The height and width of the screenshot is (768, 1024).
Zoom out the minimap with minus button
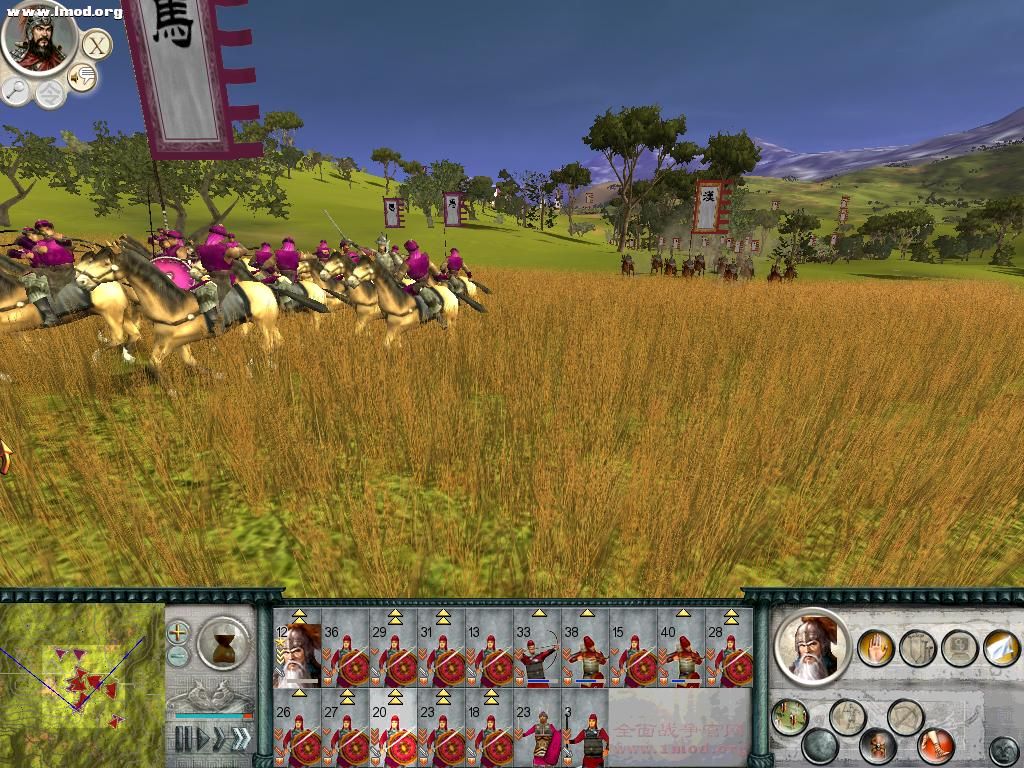[178, 656]
